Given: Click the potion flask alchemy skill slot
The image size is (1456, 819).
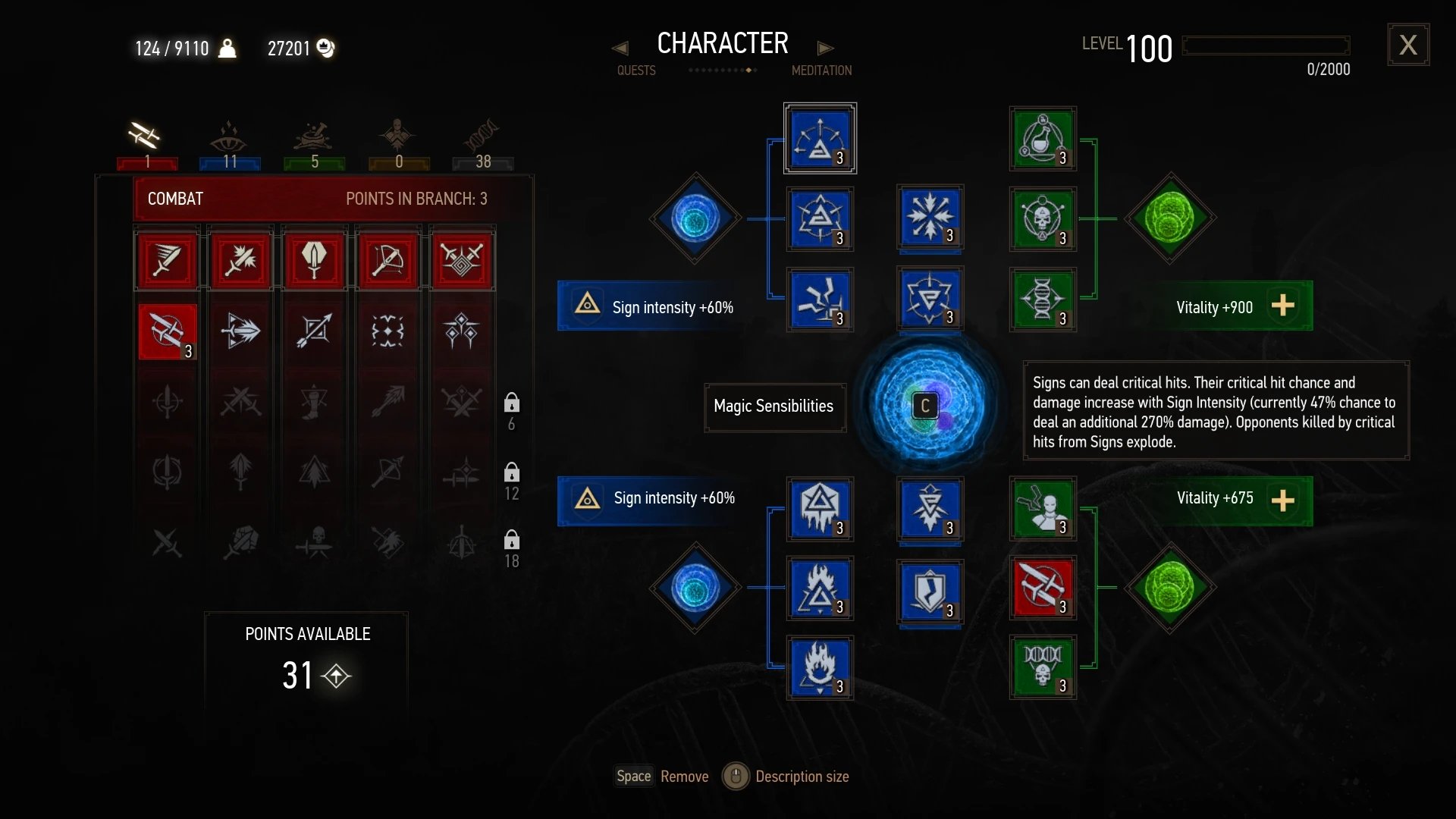Looking at the screenshot, I should (1043, 139).
